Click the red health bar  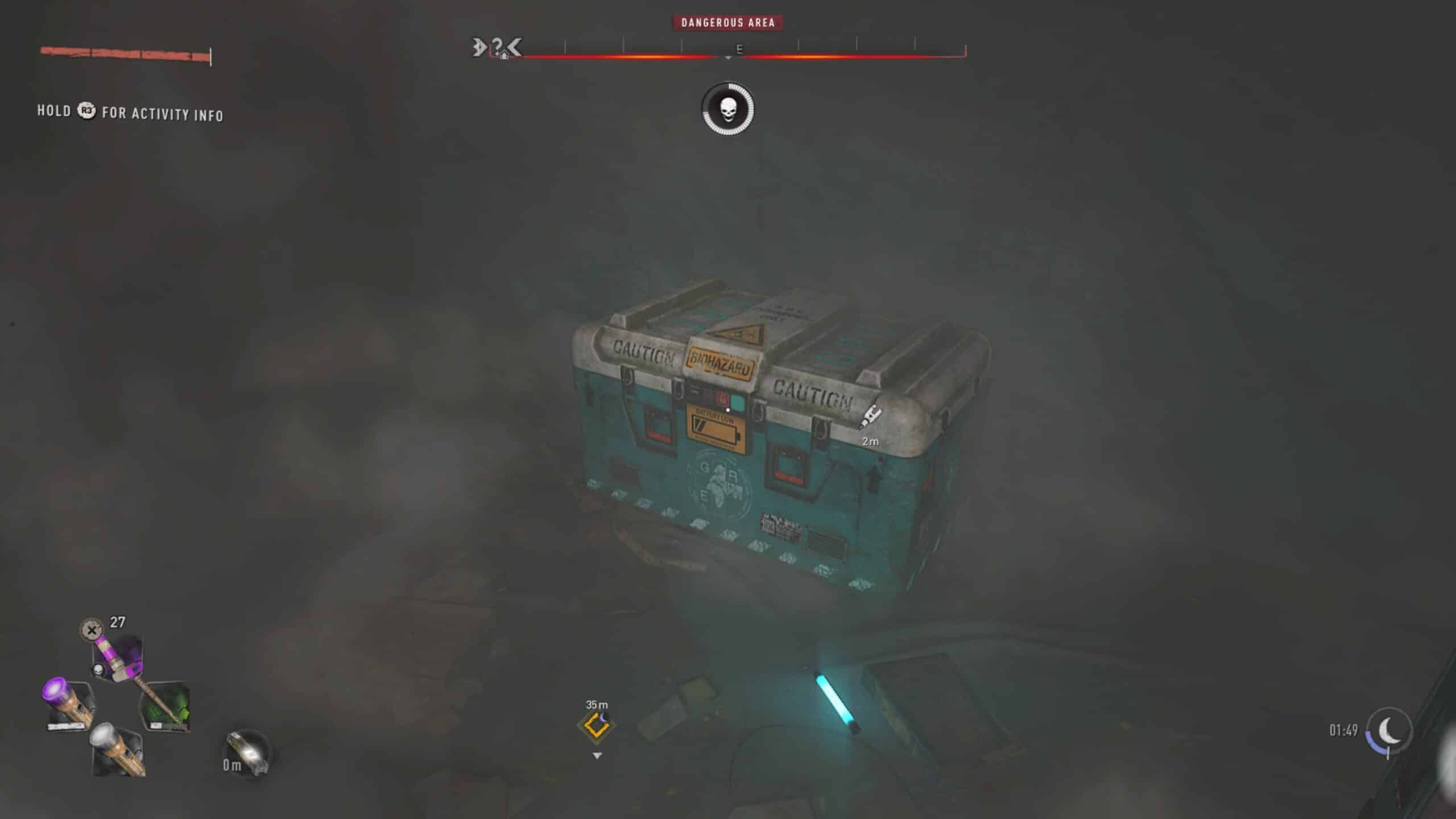(125, 53)
